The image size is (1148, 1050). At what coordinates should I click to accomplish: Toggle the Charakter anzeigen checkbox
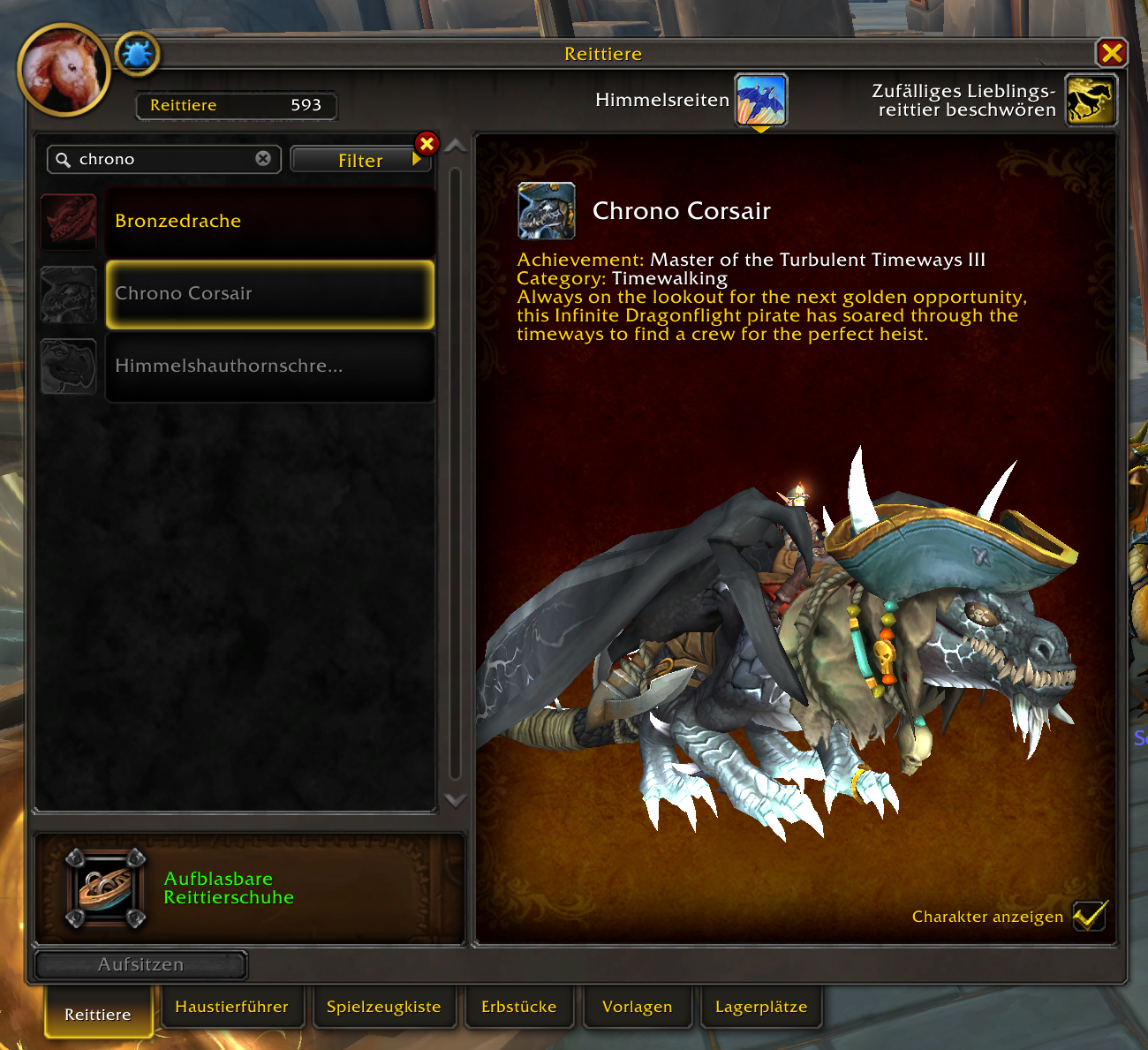click(x=1090, y=916)
